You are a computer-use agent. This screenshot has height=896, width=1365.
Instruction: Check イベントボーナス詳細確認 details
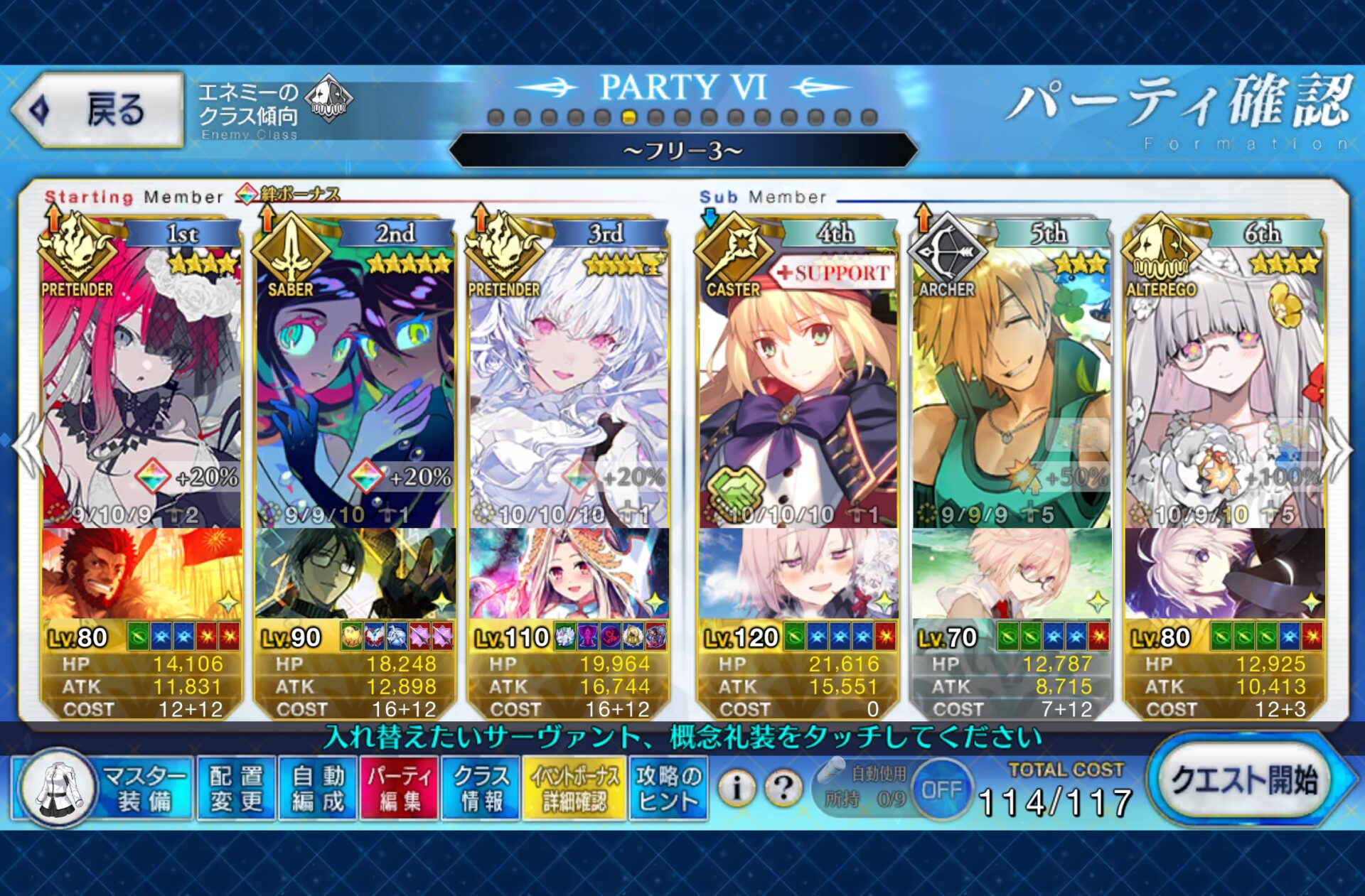[574, 789]
